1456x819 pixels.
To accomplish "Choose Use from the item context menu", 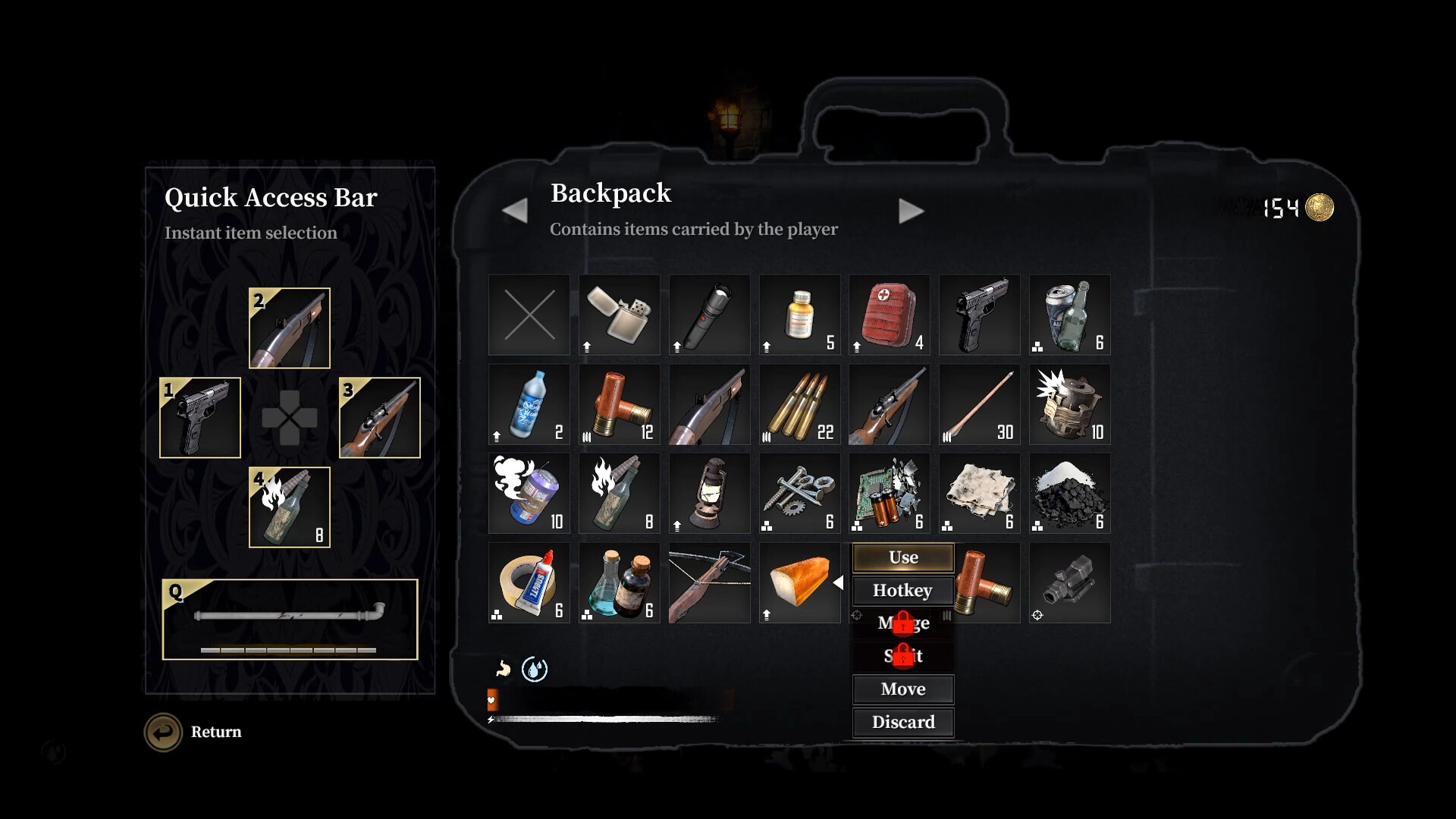I will tap(903, 557).
